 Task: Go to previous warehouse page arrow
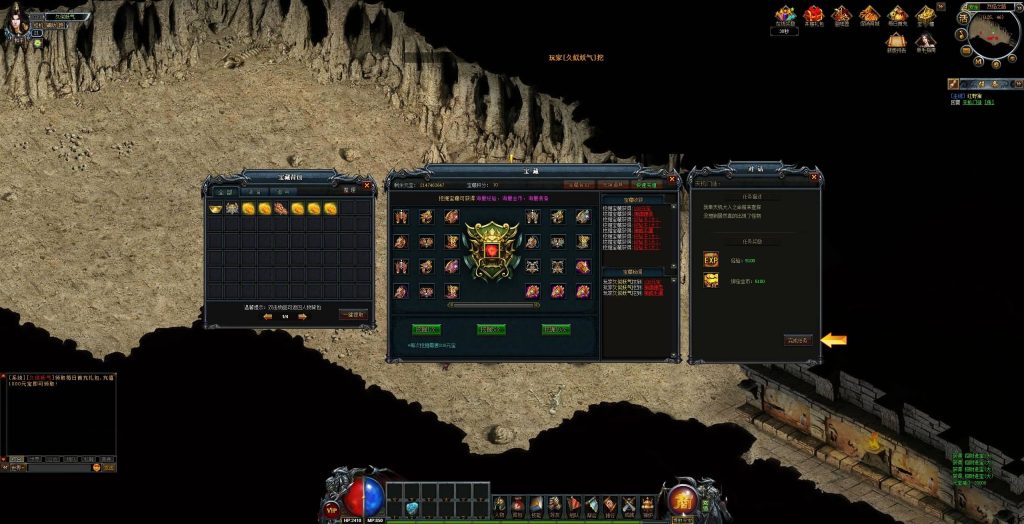(267, 317)
